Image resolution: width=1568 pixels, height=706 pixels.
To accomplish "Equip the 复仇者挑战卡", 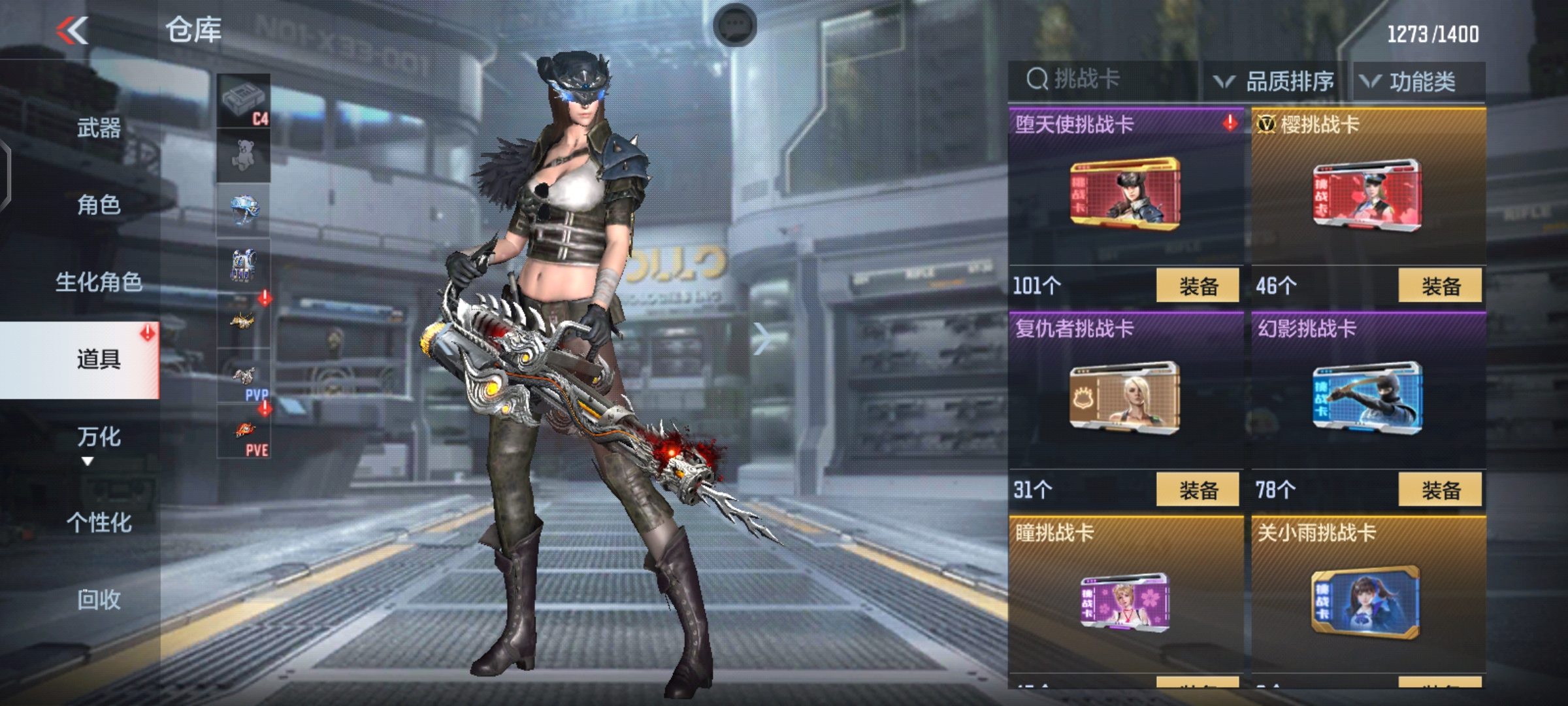I will (x=1197, y=490).
